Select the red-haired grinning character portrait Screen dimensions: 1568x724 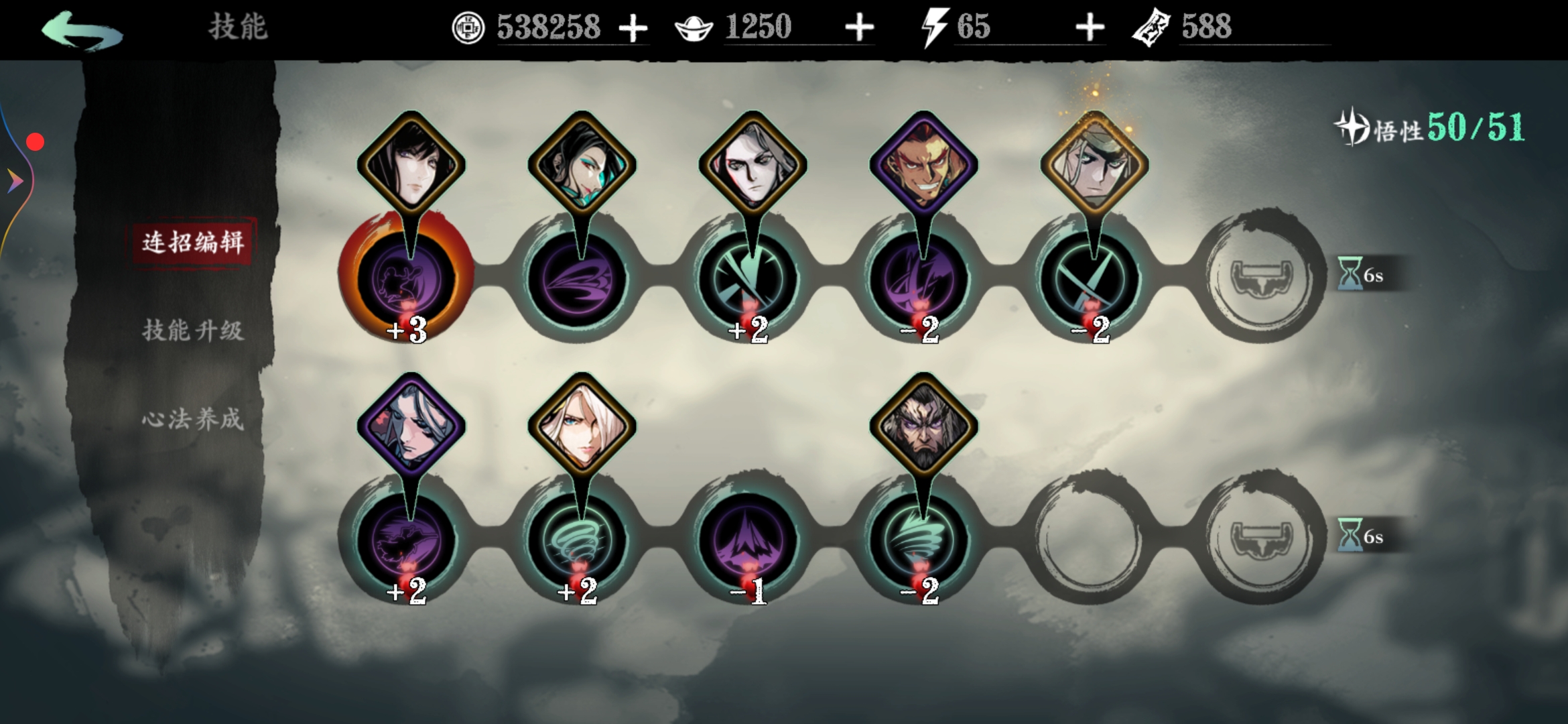[x=923, y=164]
